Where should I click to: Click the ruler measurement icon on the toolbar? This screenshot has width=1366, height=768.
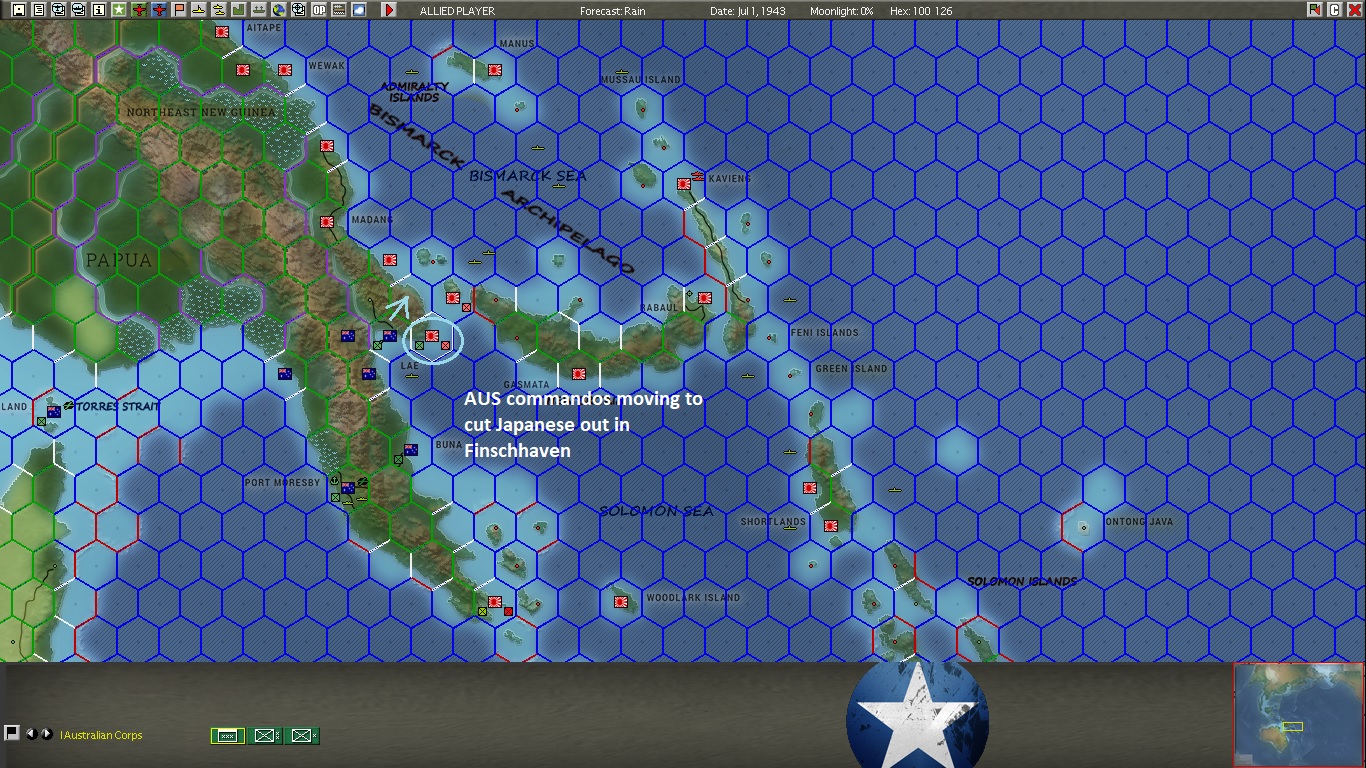337,10
